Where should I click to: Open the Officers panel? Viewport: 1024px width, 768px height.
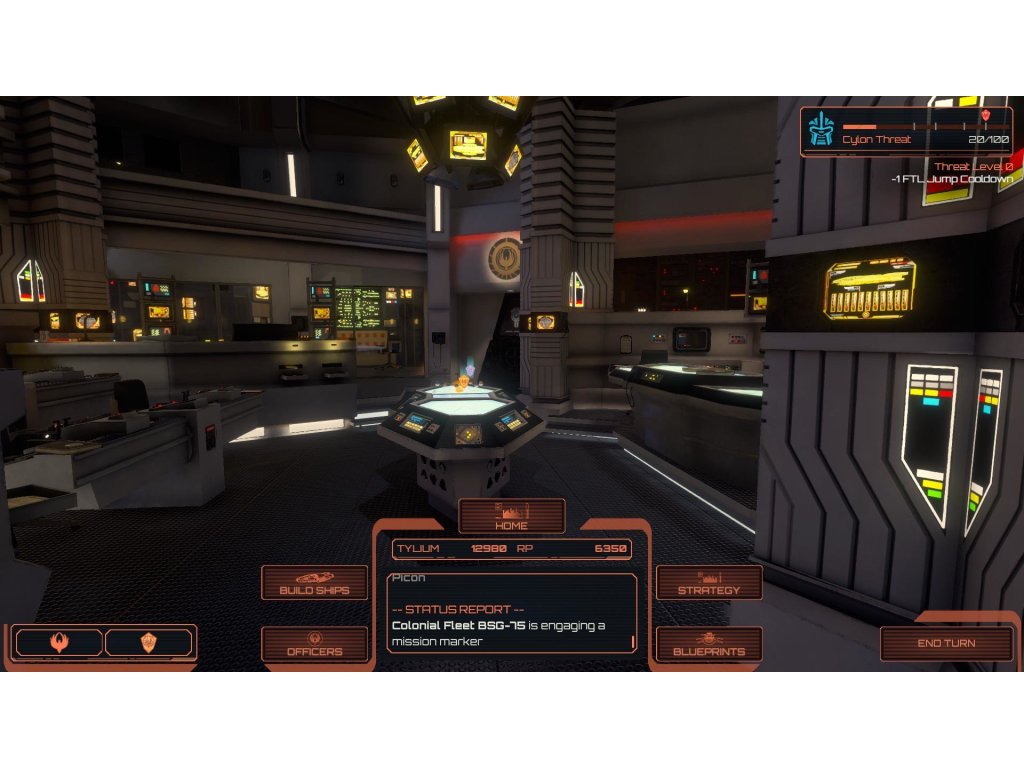(314, 644)
